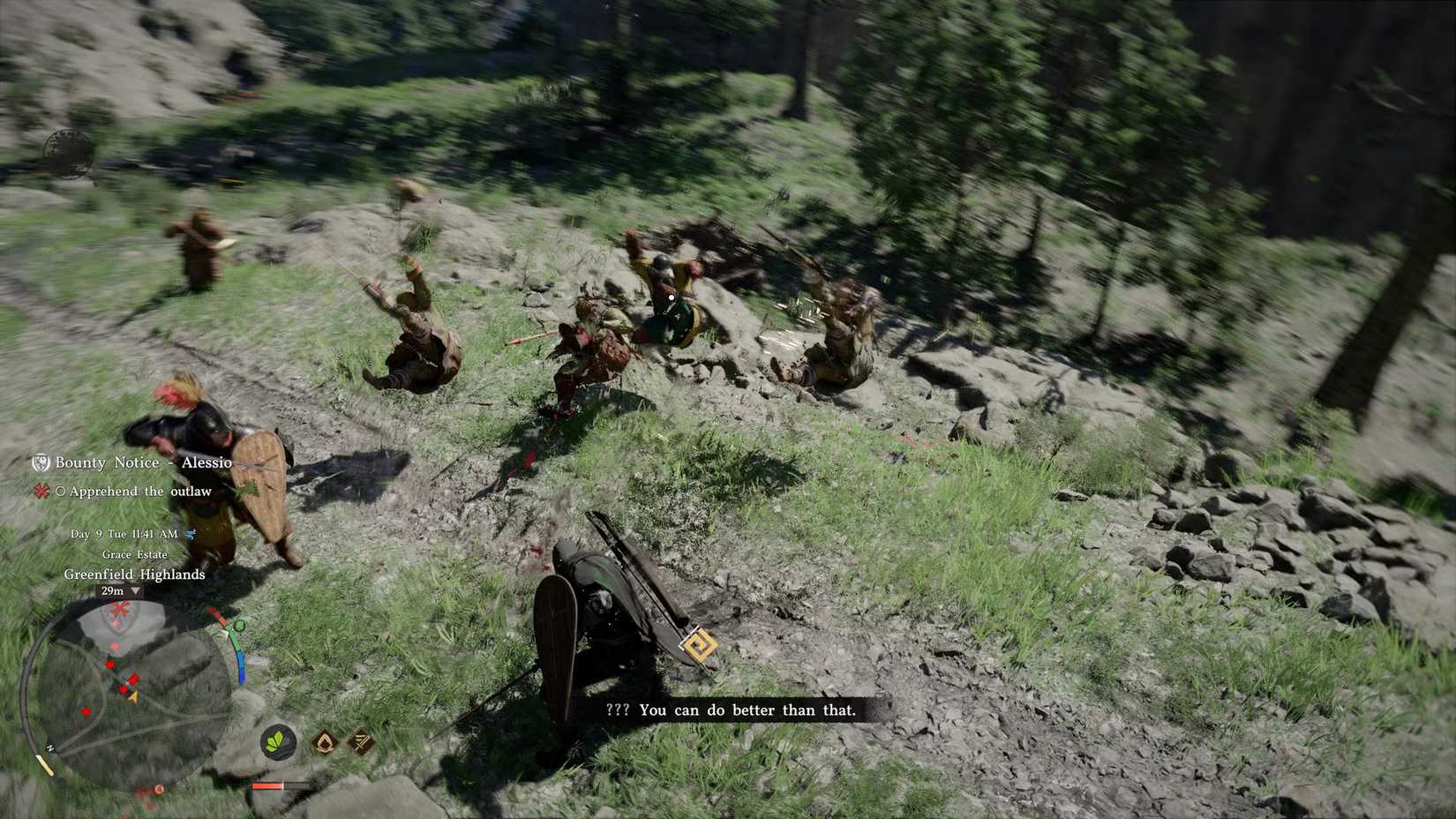The width and height of the screenshot is (1456, 819).
Task: Select the red quest objective marker icon
Action: click(x=41, y=492)
